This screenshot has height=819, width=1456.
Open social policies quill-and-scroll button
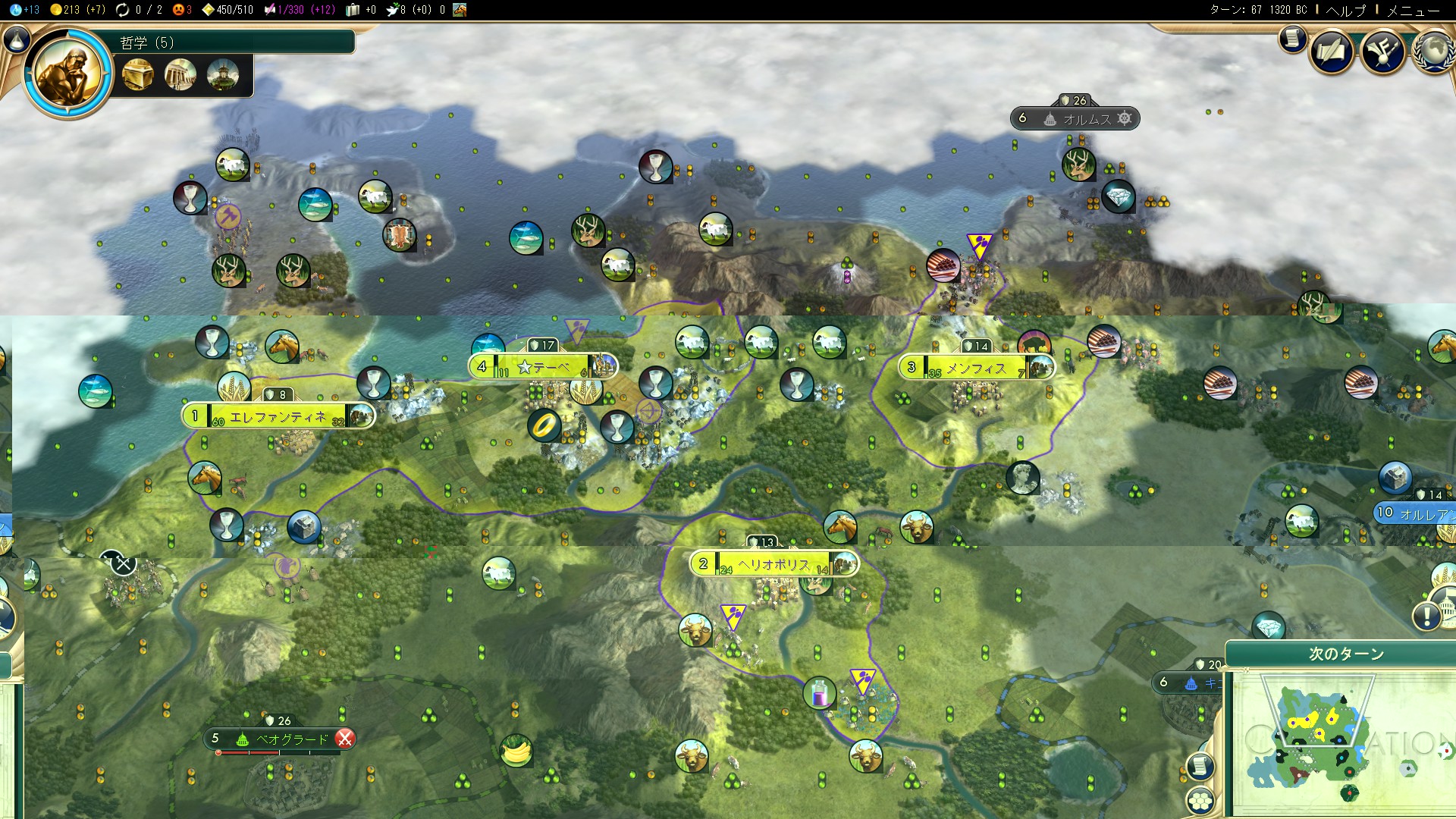coord(1332,52)
